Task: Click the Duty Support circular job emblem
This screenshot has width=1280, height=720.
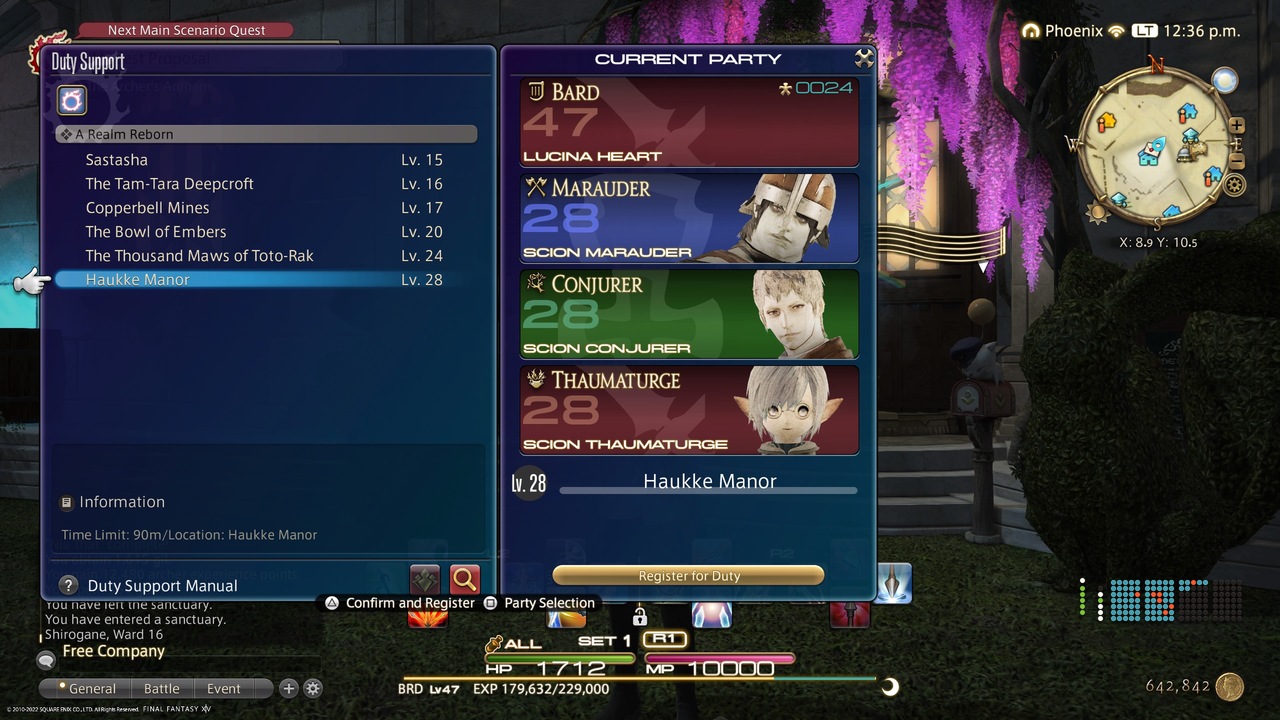Action: 70,100
